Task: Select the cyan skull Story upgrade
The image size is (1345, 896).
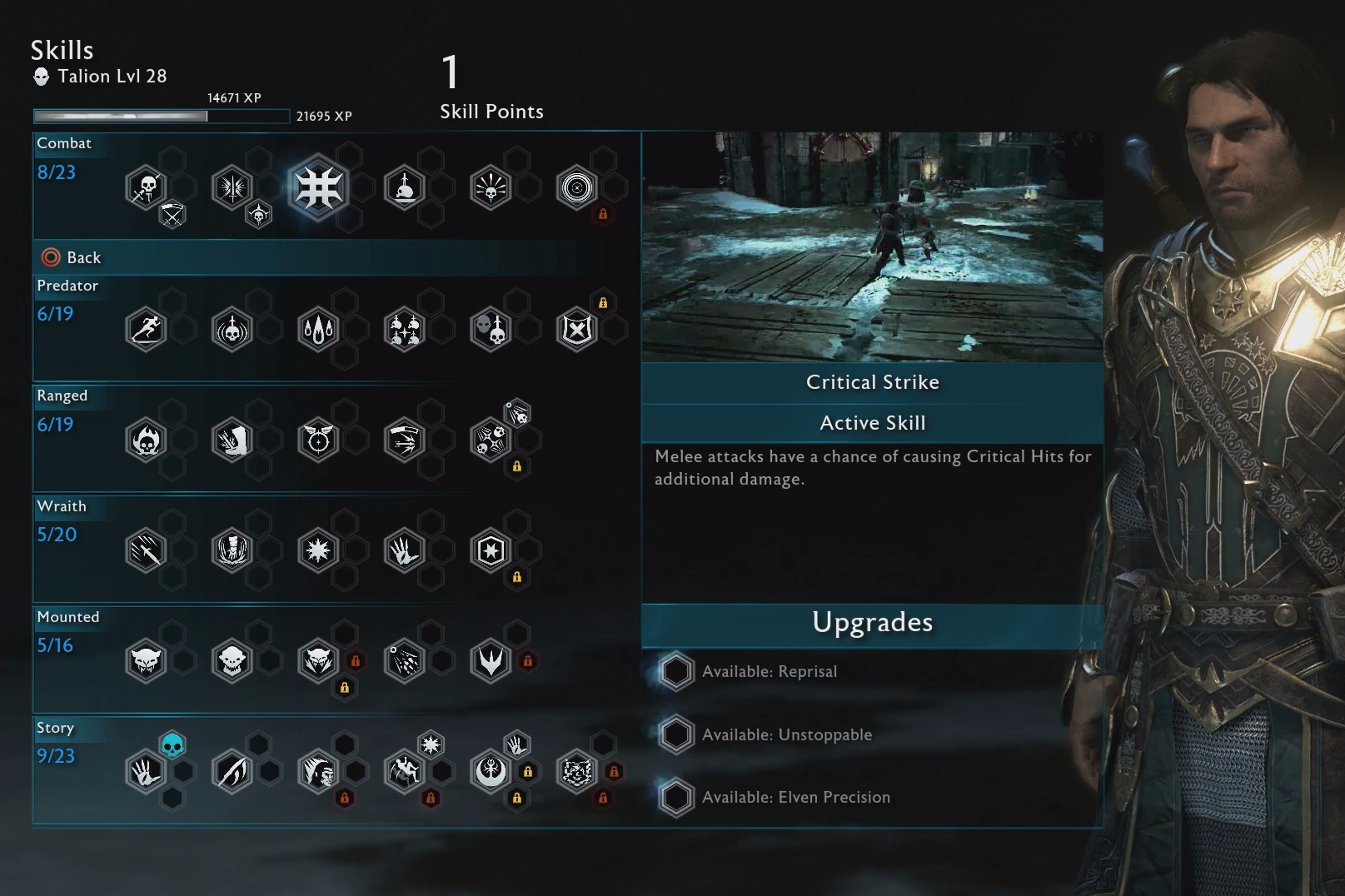Action: (x=172, y=744)
